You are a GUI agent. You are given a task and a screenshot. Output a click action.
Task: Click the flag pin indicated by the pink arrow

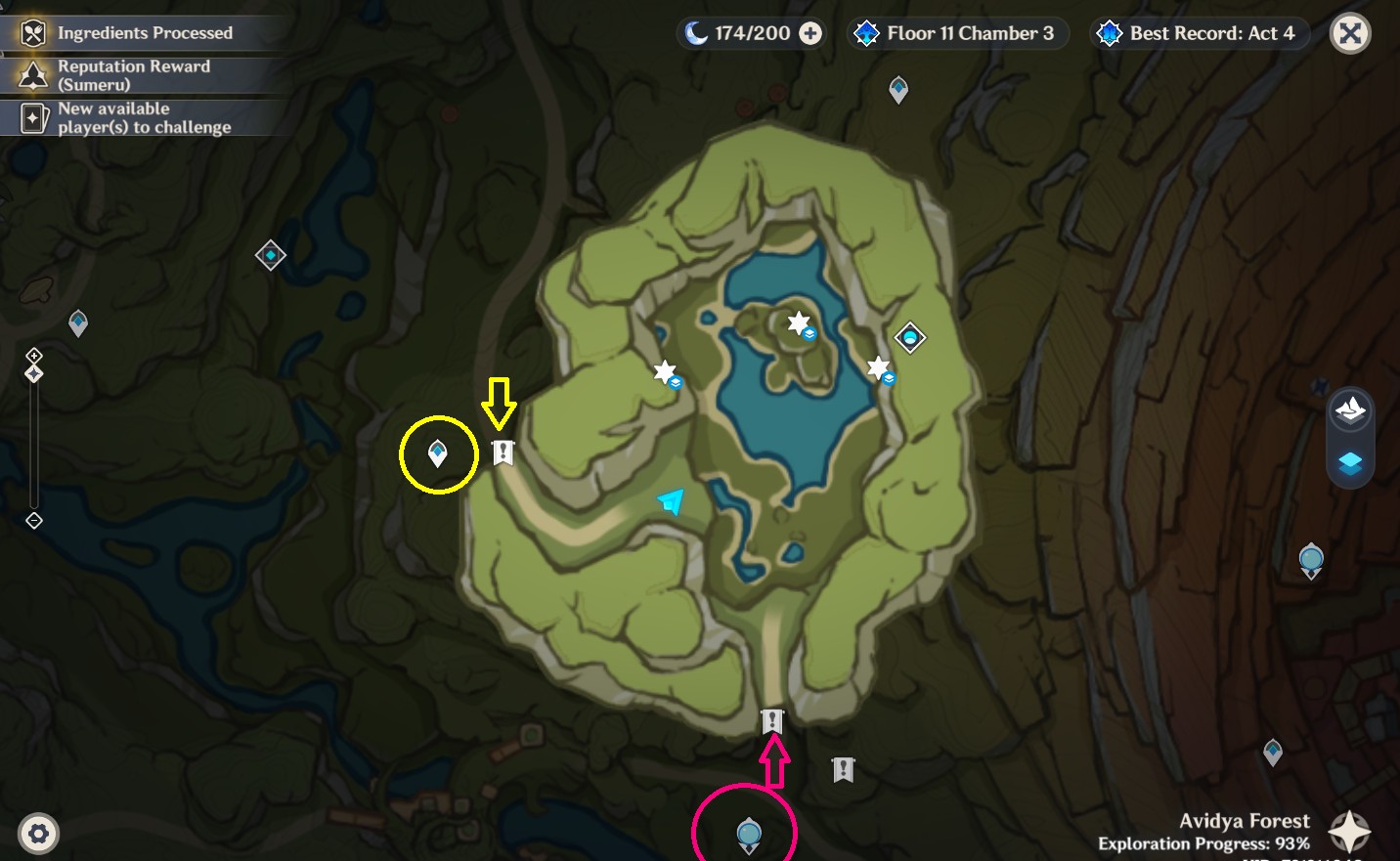coord(773,719)
